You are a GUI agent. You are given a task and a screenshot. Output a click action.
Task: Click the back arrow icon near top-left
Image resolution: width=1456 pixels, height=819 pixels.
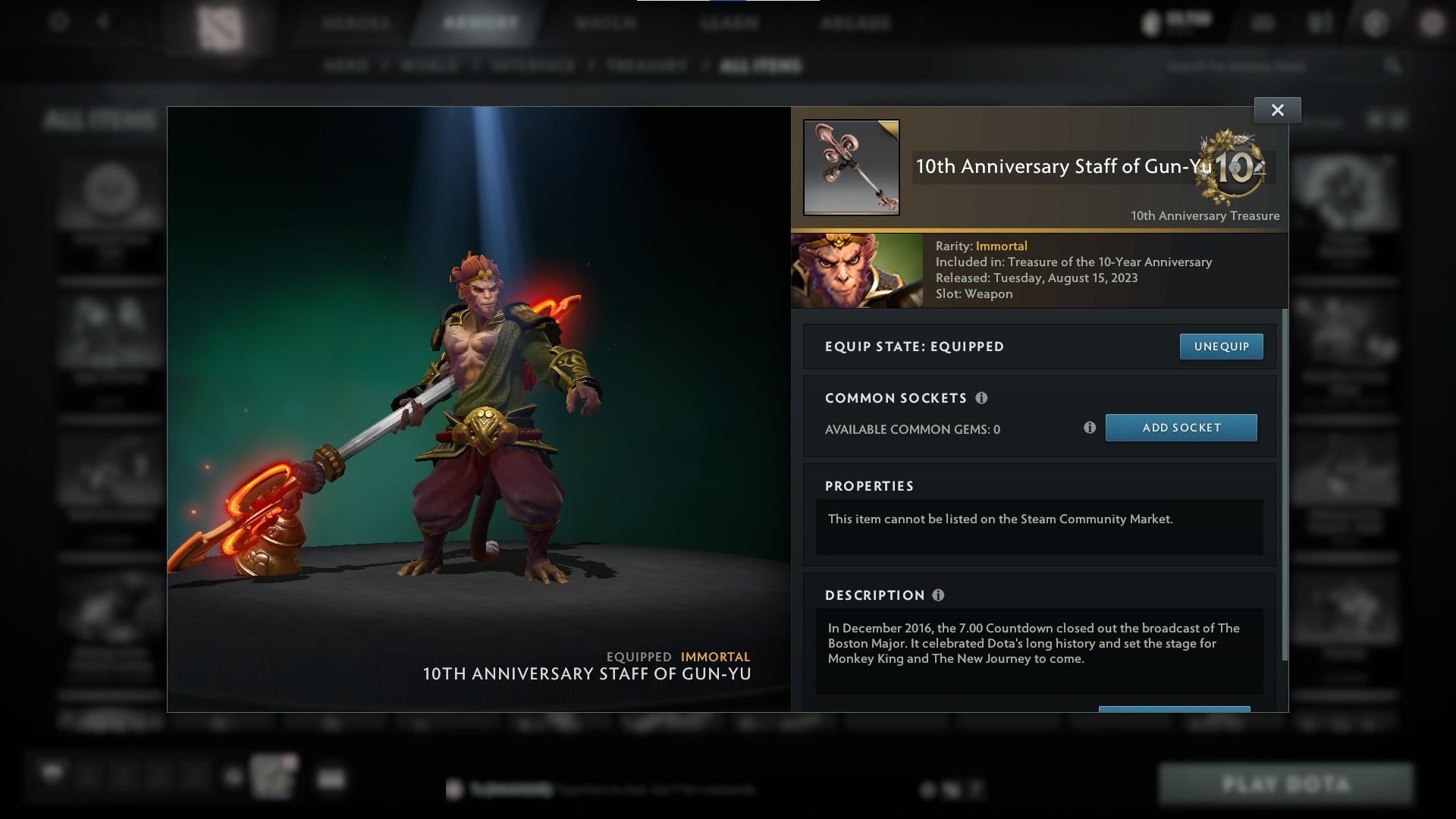[102, 20]
